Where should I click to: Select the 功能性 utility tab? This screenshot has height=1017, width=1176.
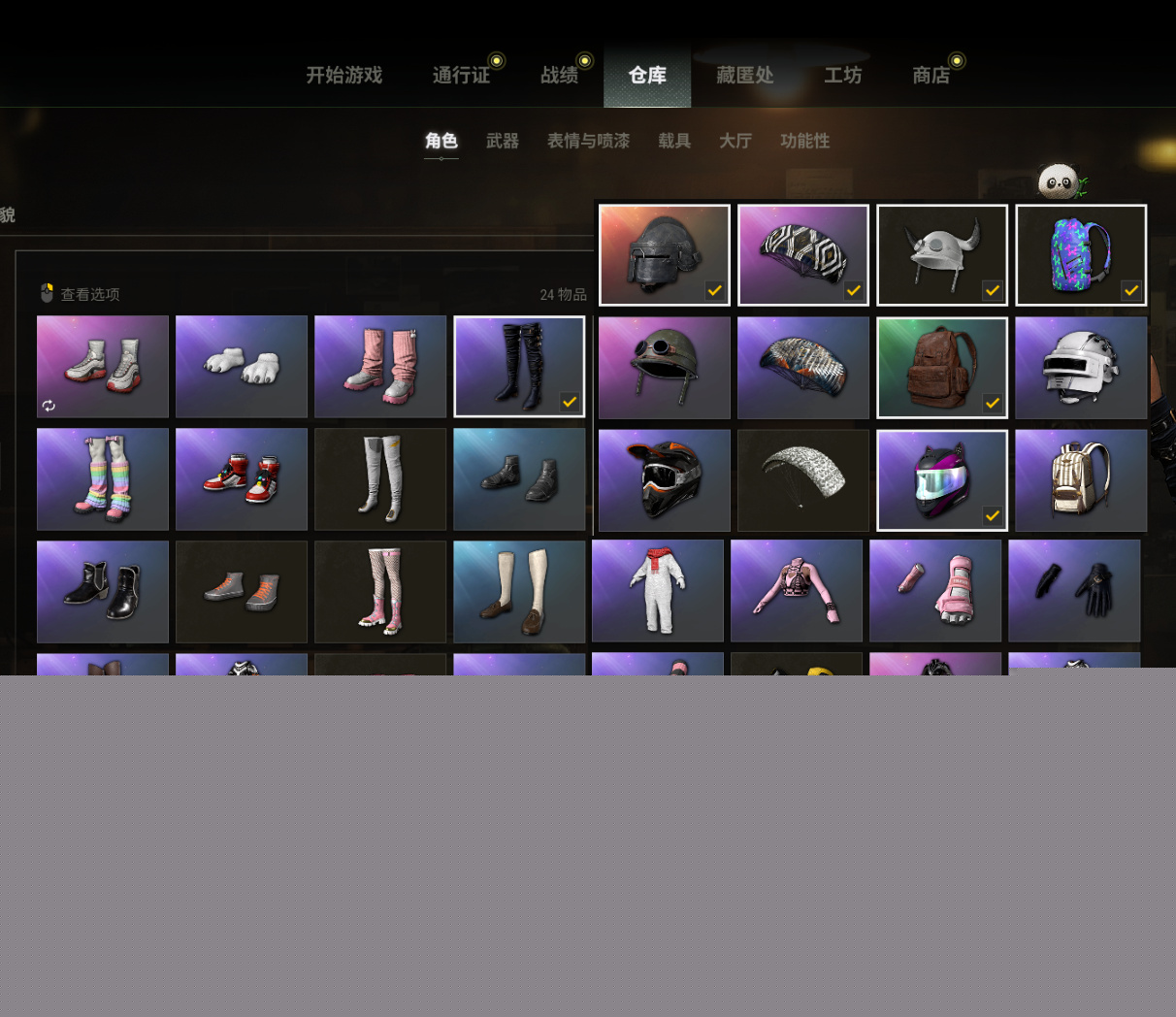[805, 141]
